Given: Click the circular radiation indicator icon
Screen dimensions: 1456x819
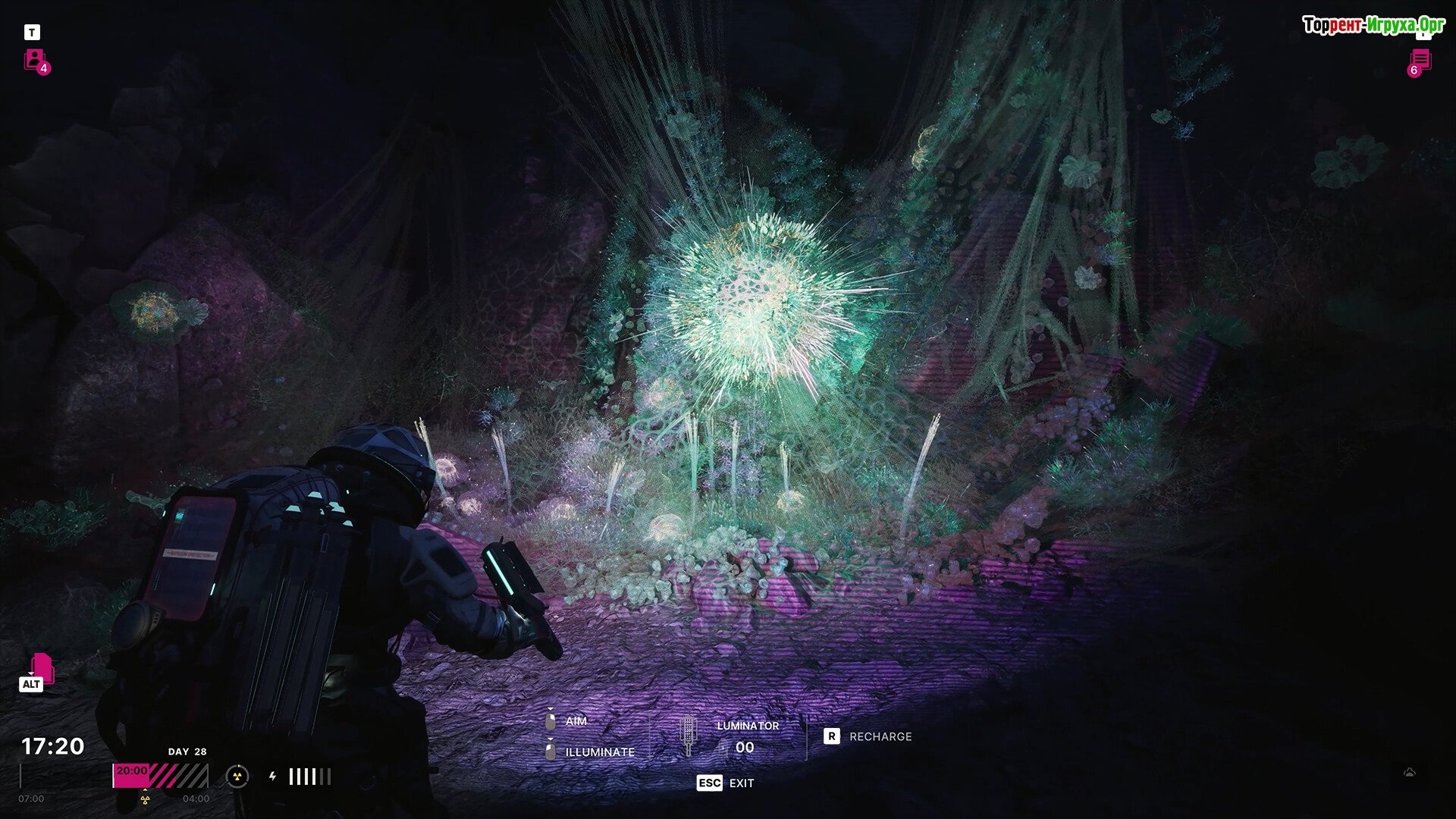Looking at the screenshot, I should pos(237,776).
